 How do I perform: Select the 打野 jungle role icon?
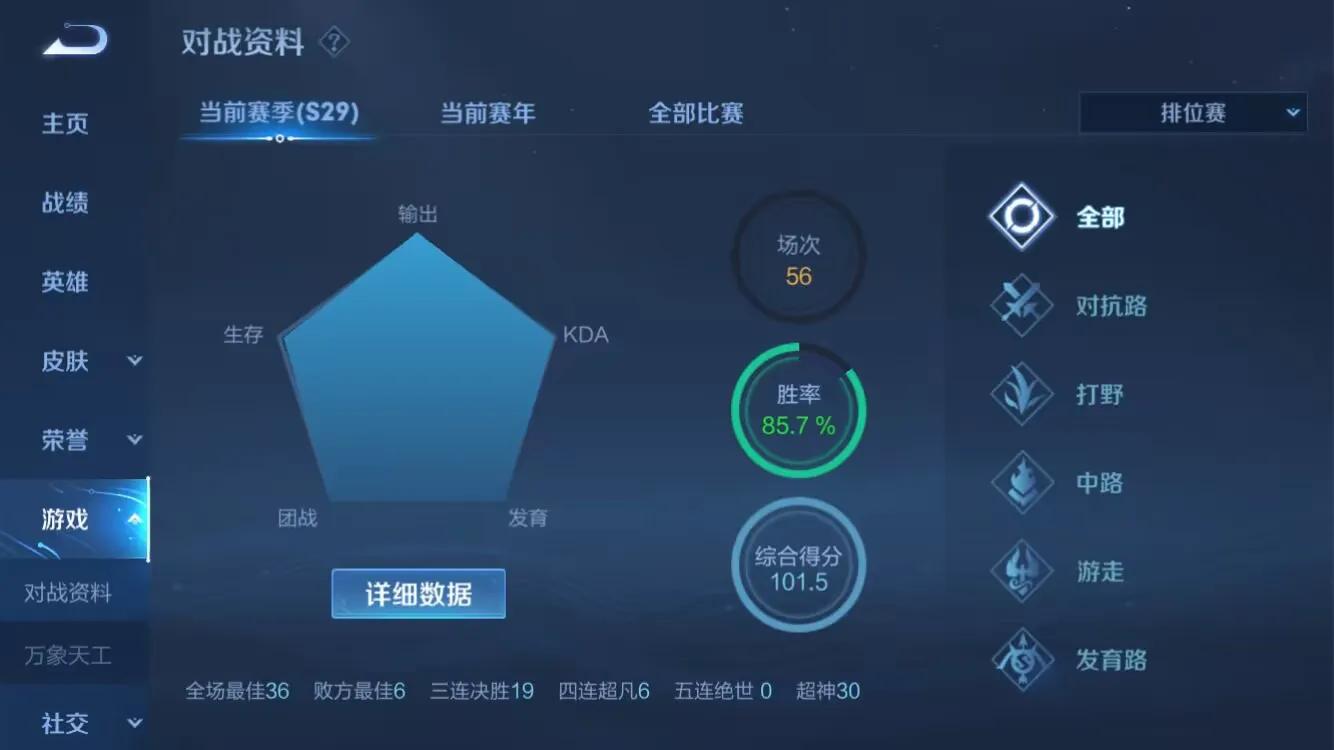coord(1020,393)
